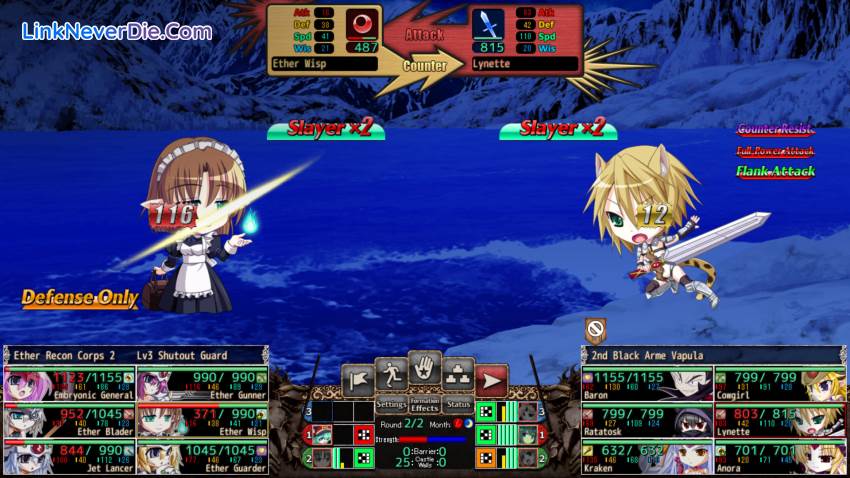Image resolution: width=850 pixels, height=478 pixels.
Task: Select the running figure retreat icon
Action: pyautogui.click(x=391, y=374)
